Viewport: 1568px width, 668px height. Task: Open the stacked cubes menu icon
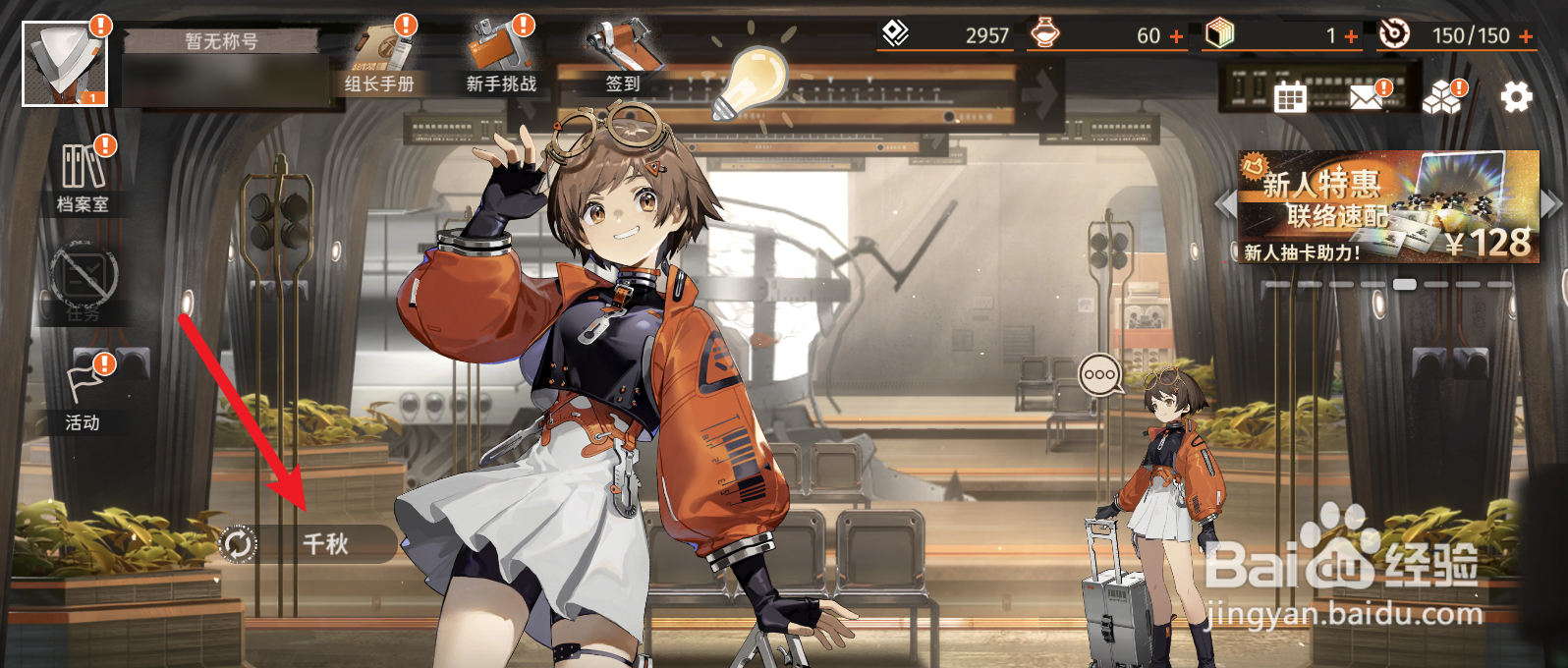1442,96
